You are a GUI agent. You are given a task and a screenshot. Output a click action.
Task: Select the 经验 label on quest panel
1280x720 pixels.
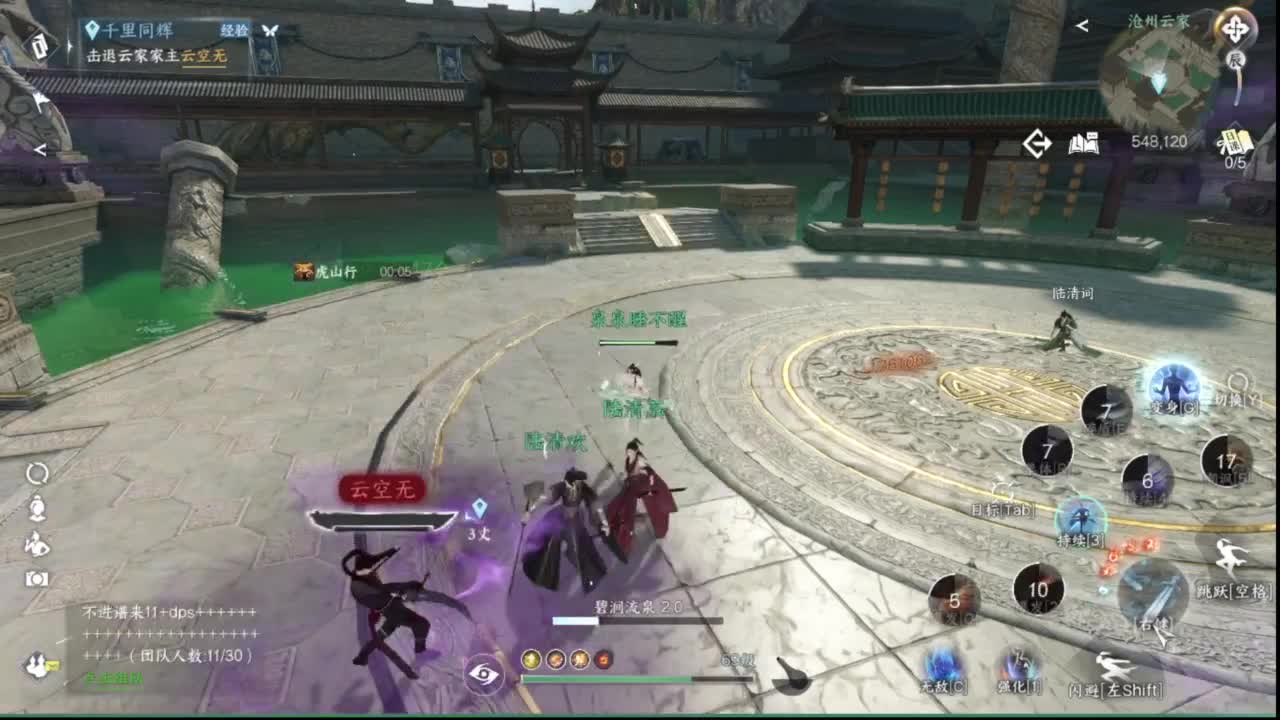tap(234, 30)
